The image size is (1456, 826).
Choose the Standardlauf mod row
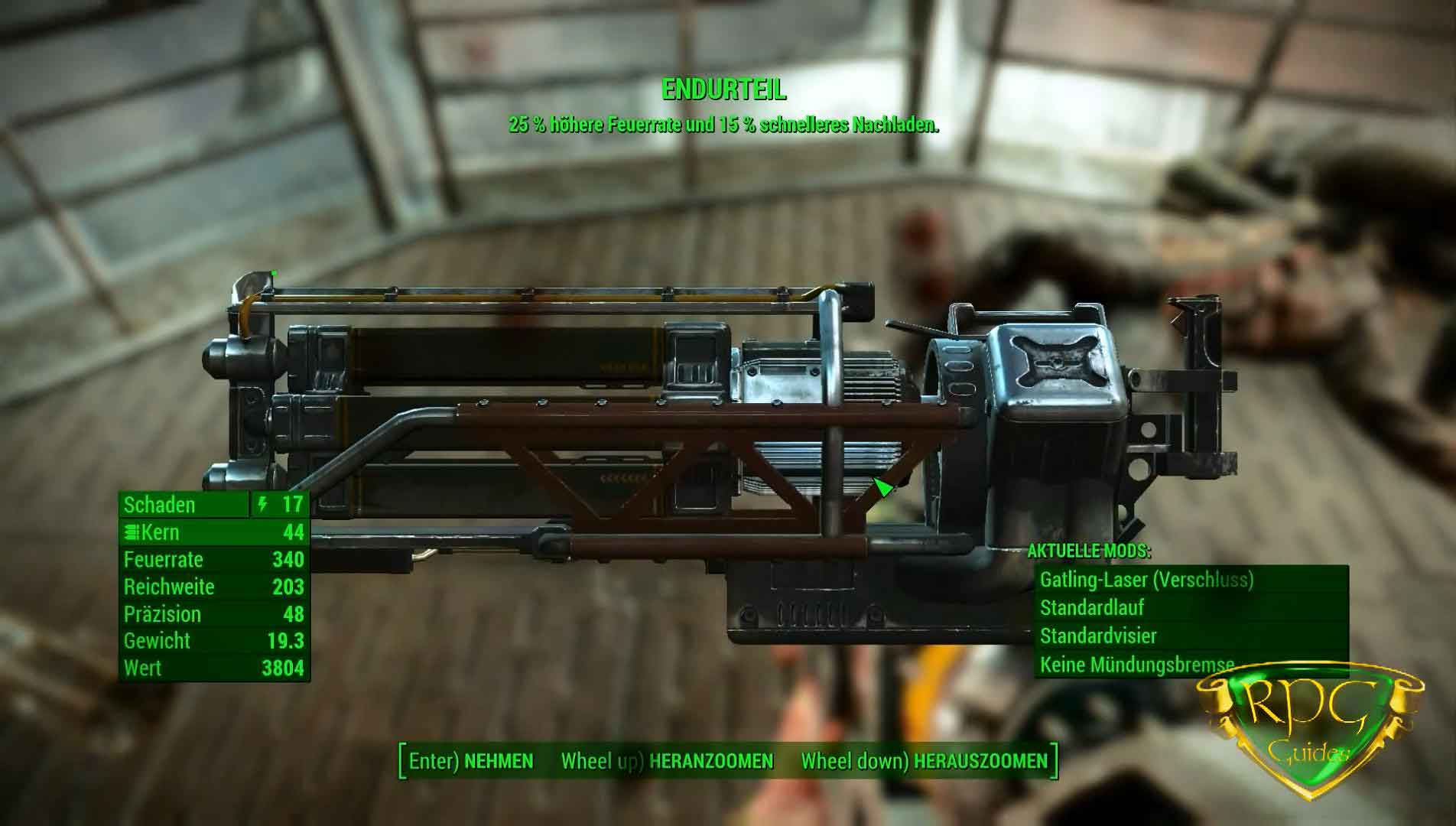point(1189,608)
